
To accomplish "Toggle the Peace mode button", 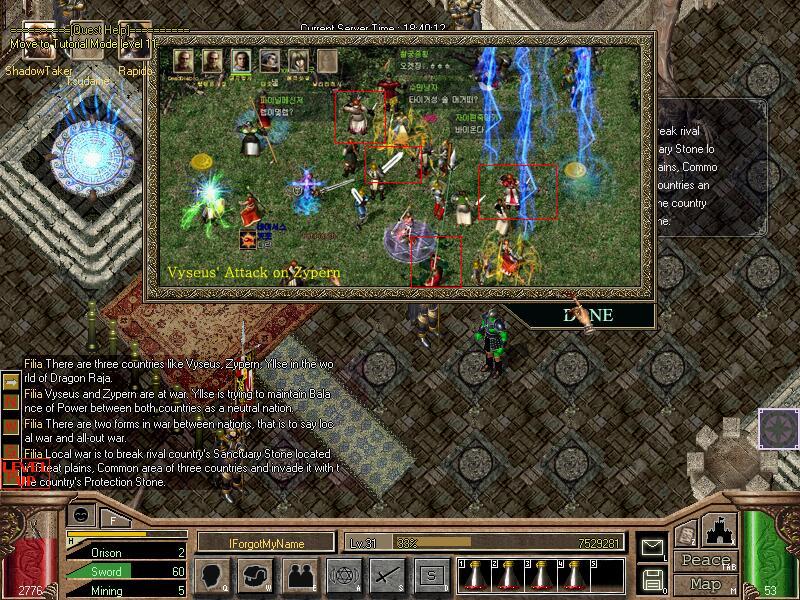I will [x=705, y=561].
